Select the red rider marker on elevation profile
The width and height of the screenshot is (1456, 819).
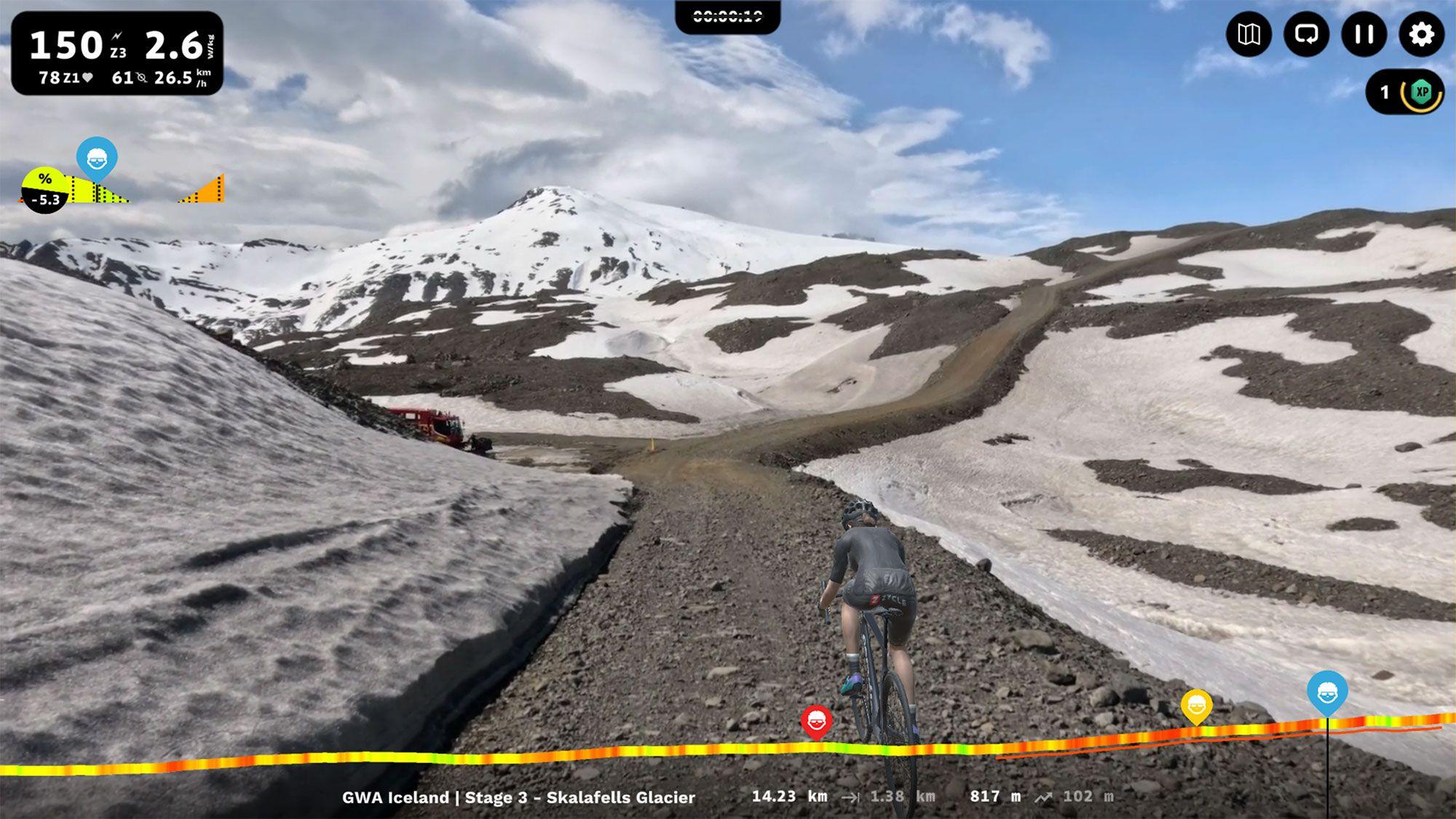tap(816, 721)
